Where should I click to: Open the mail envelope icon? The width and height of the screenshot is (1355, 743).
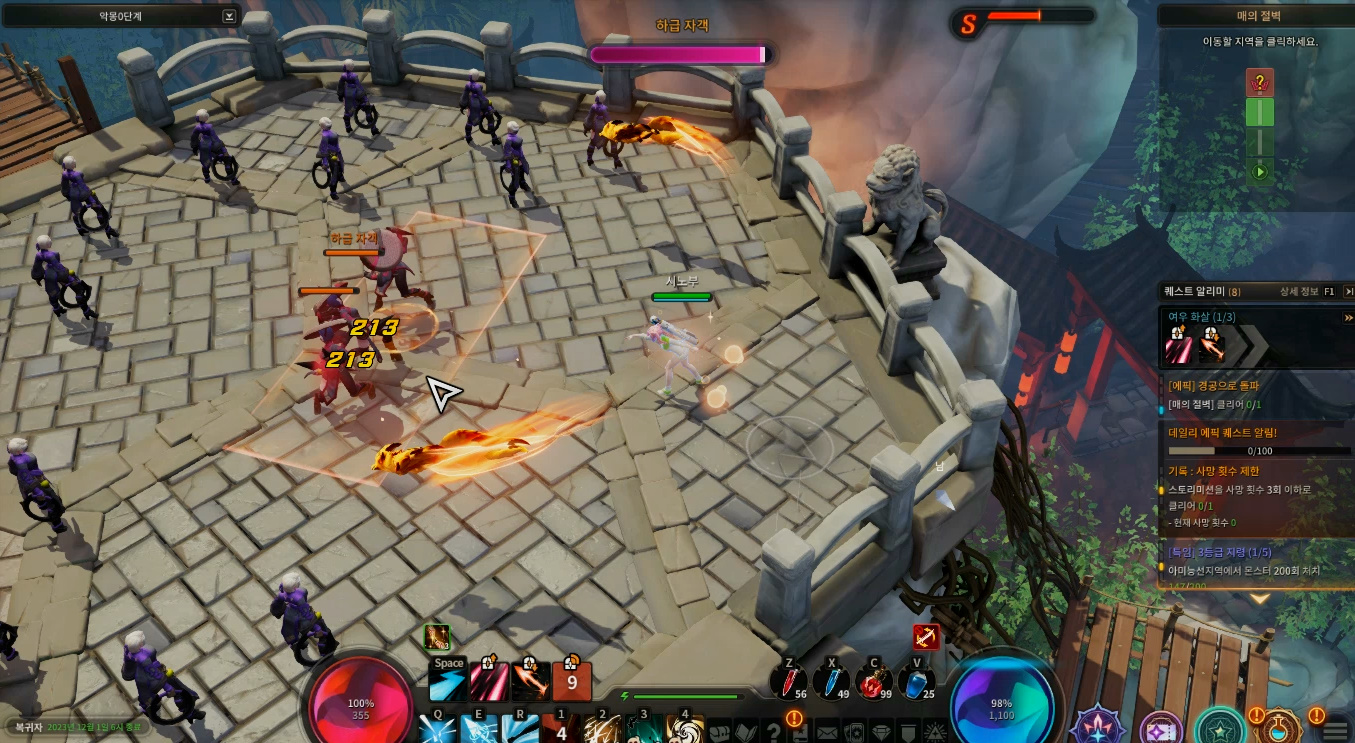(826, 732)
